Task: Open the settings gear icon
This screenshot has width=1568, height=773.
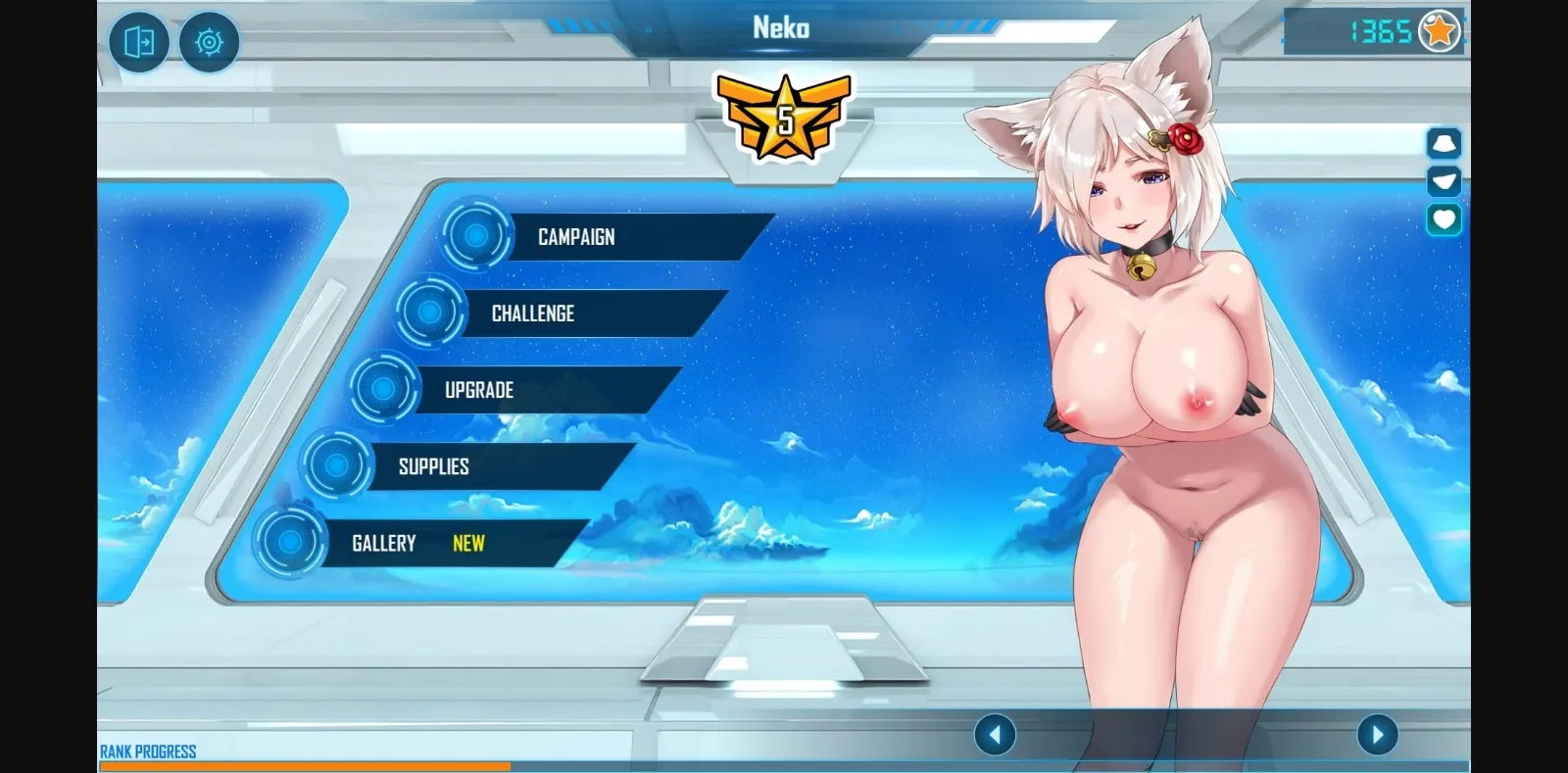Action: [208, 43]
